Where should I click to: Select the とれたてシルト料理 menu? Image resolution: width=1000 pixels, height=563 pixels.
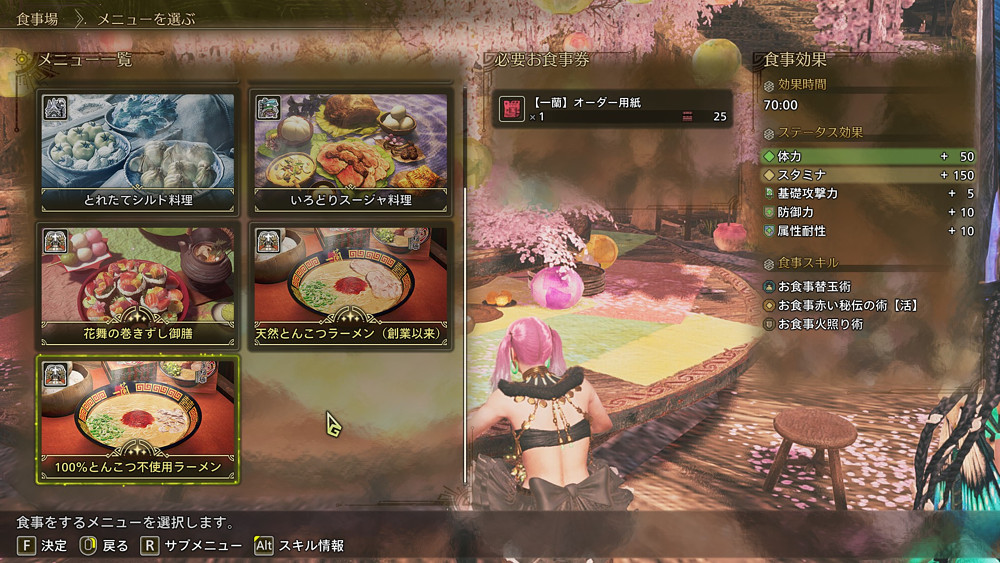[138, 150]
